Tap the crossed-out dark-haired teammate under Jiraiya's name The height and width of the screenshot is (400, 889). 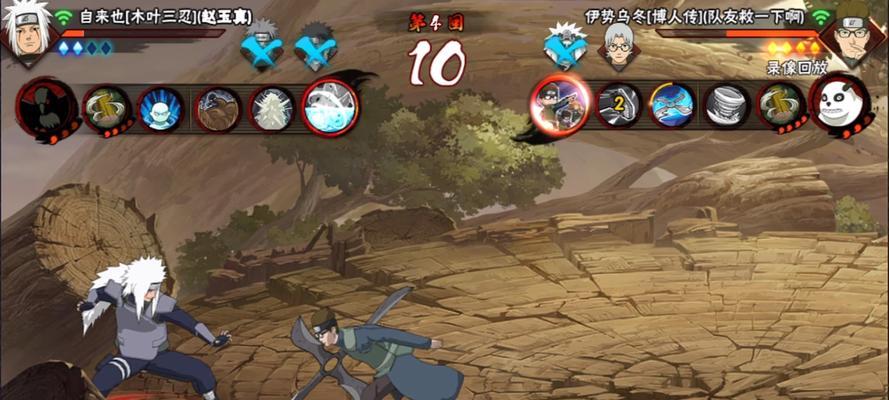(317, 46)
